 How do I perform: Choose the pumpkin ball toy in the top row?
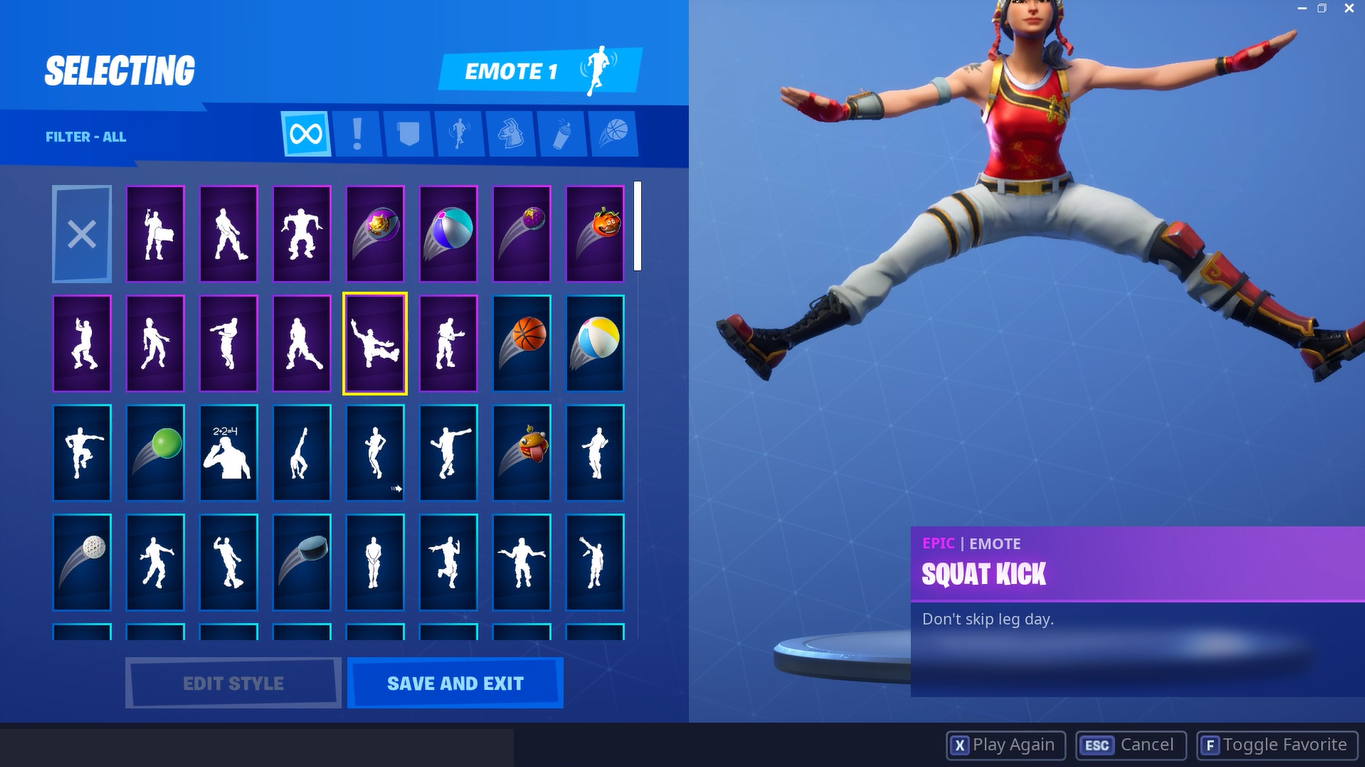594,233
